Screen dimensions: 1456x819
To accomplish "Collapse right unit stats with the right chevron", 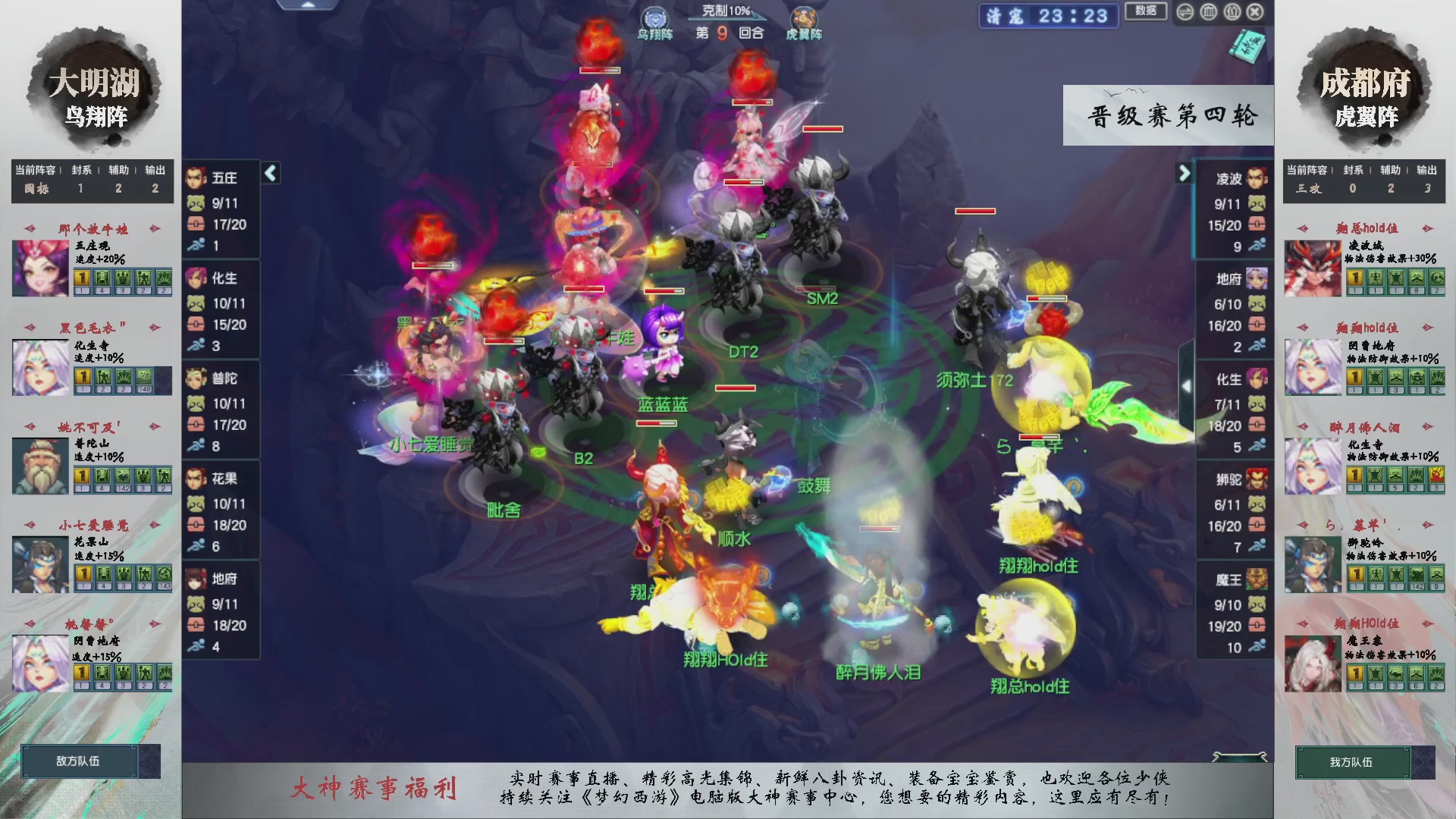I will (x=1185, y=173).
